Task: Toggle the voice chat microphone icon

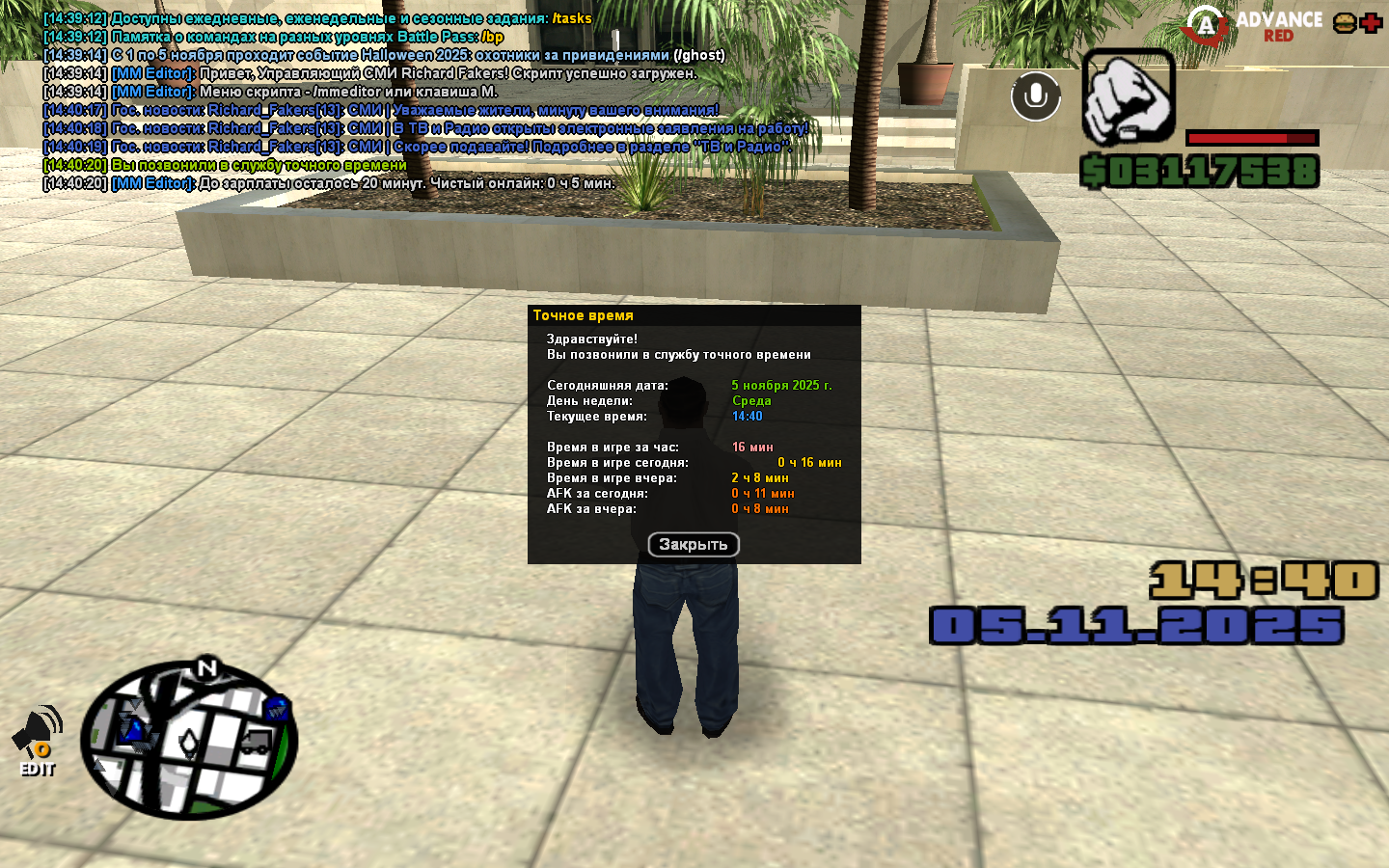Action: [1035, 96]
